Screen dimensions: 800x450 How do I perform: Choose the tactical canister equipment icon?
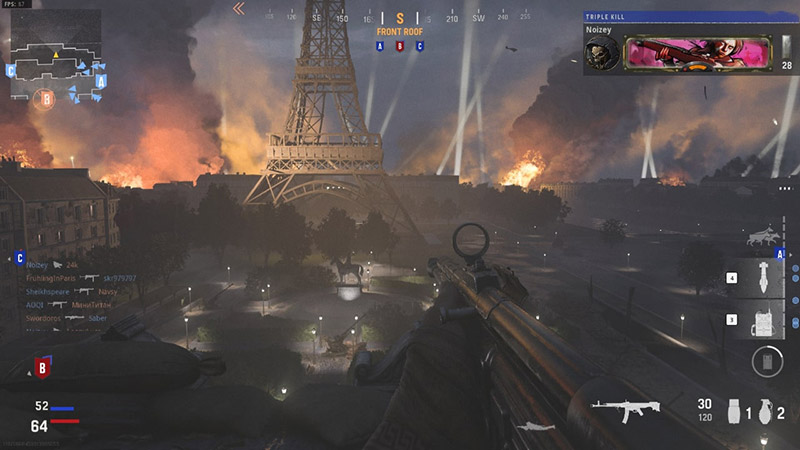pos(734,411)
